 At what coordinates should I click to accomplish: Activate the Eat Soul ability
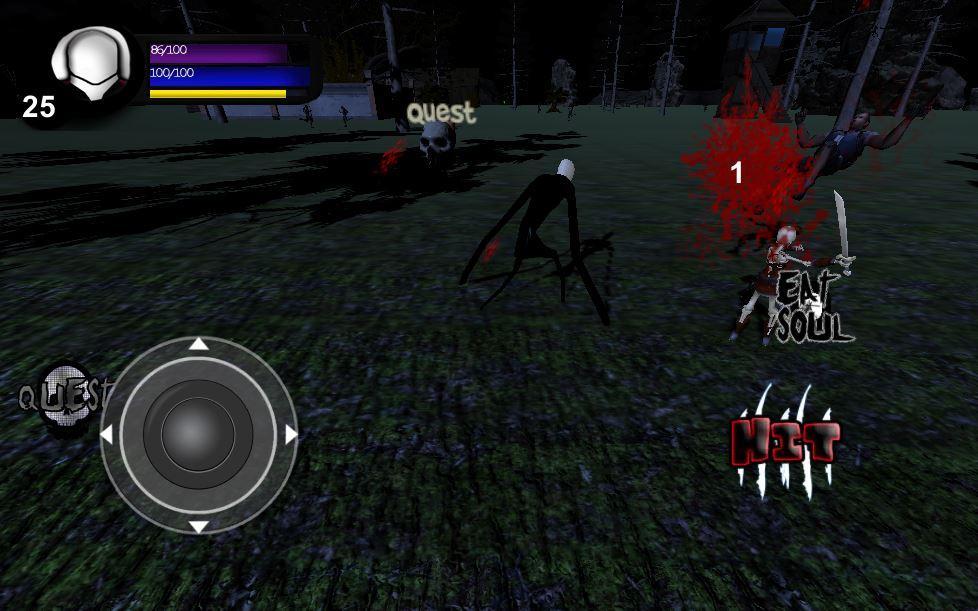(811, 308)
